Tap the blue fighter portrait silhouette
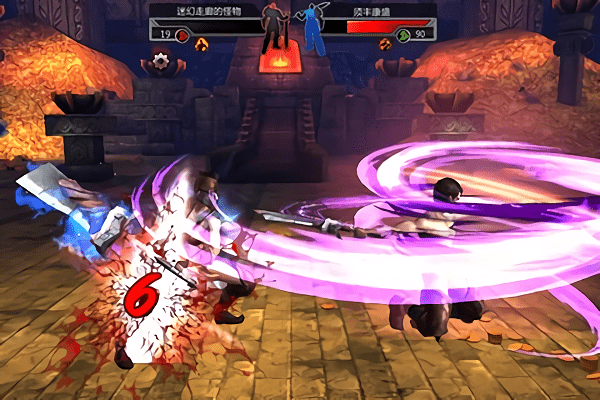Image resolution: width=600 pixels, height=400 pixels. 312,30
